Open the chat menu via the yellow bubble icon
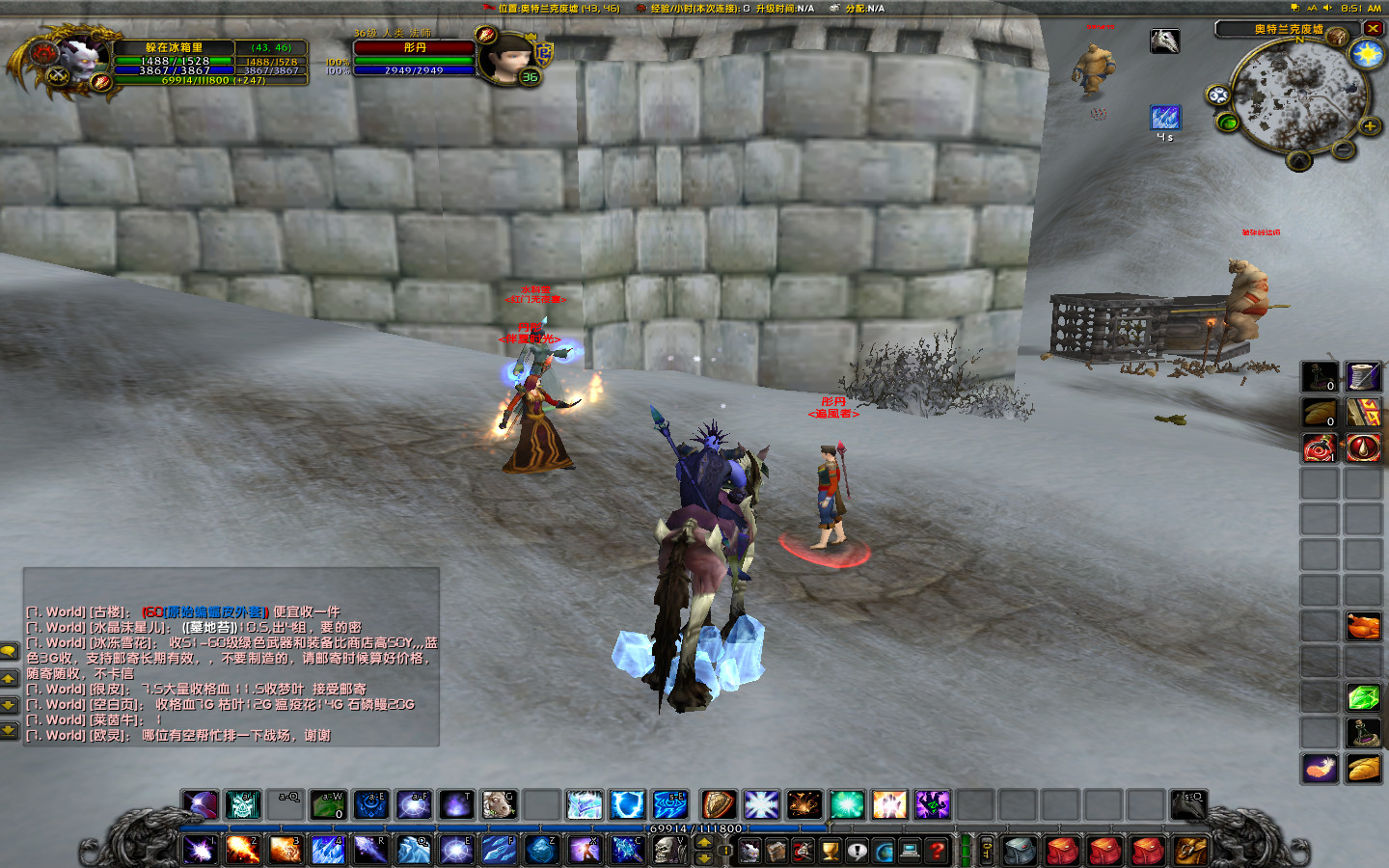 [x=10, y=649]
